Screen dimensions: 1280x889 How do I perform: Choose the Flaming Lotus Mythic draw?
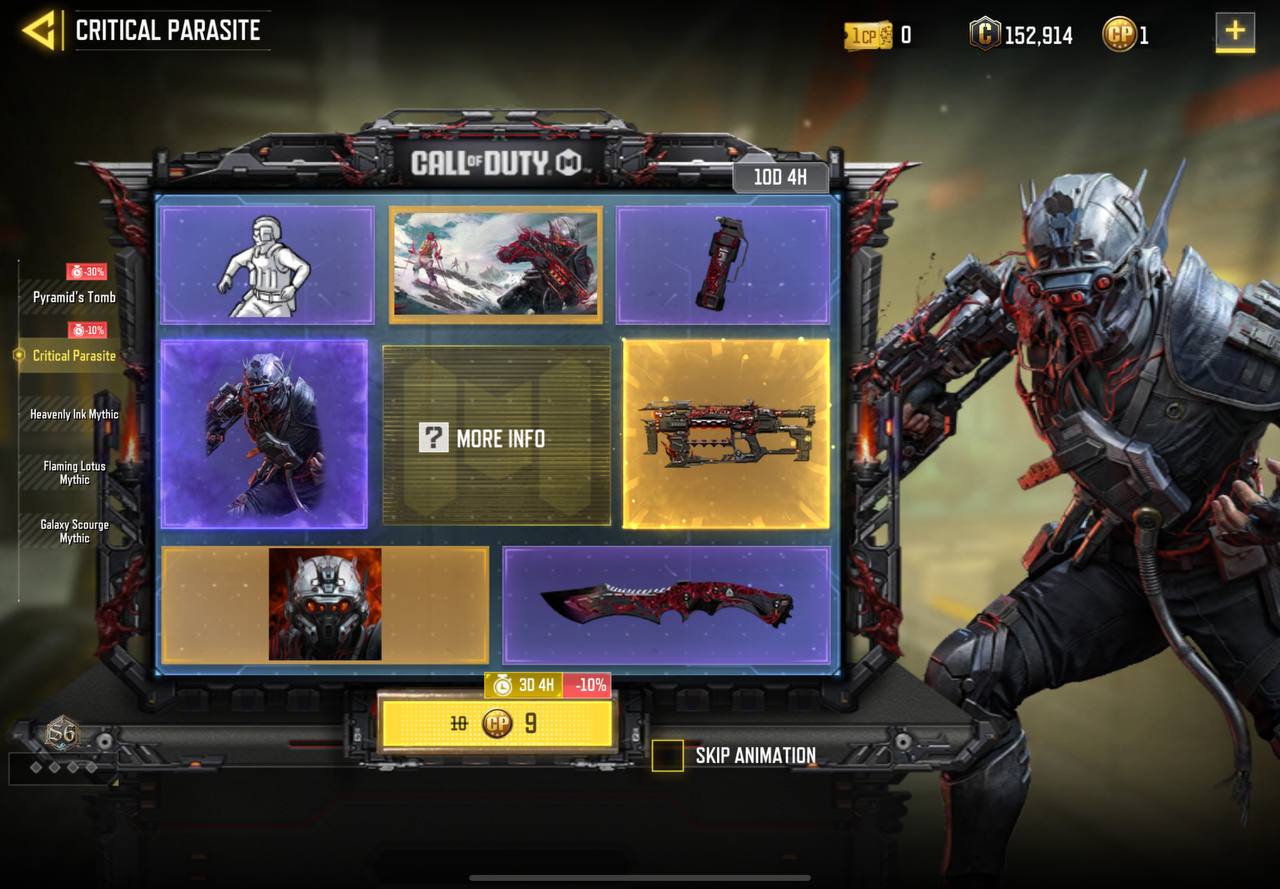[x=74, y=473]
